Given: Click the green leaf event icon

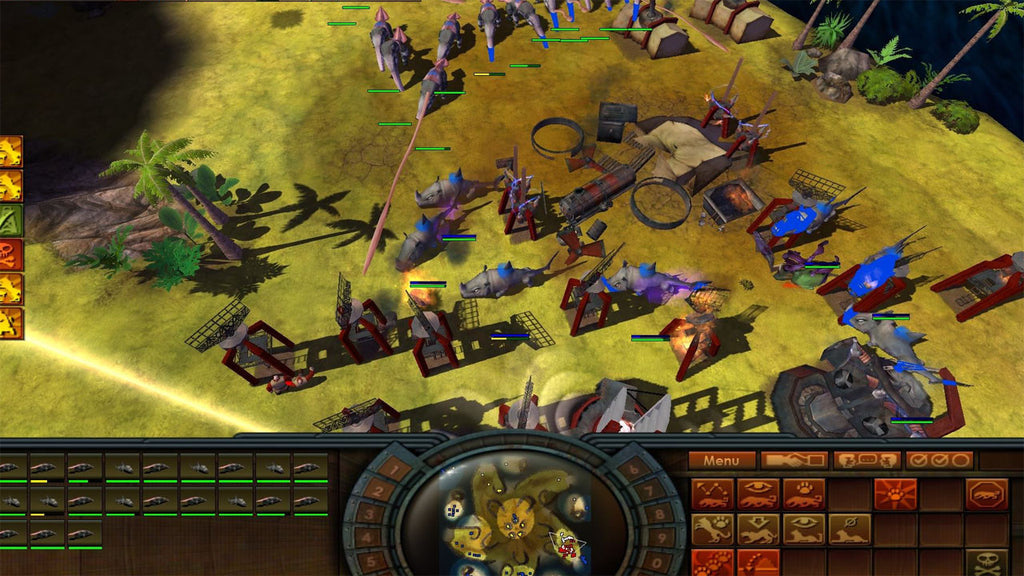Looking at the screenshot, I should (x=11, y=220).
